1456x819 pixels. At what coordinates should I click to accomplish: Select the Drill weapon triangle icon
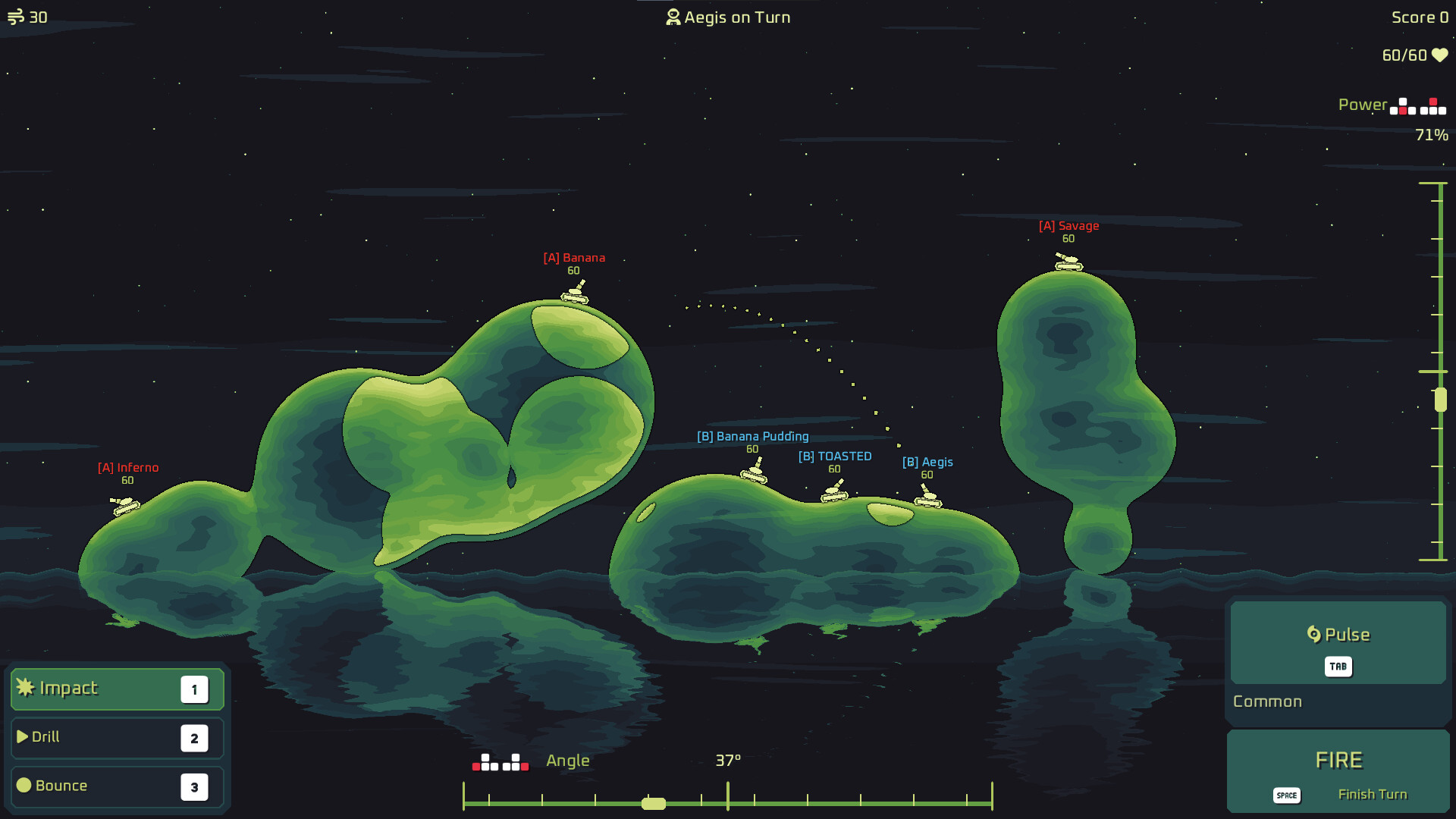(x=23, y=736)
